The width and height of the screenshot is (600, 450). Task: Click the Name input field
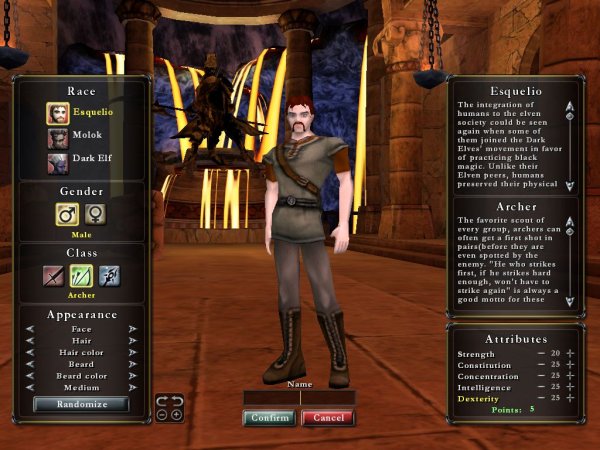coord(299,397)
